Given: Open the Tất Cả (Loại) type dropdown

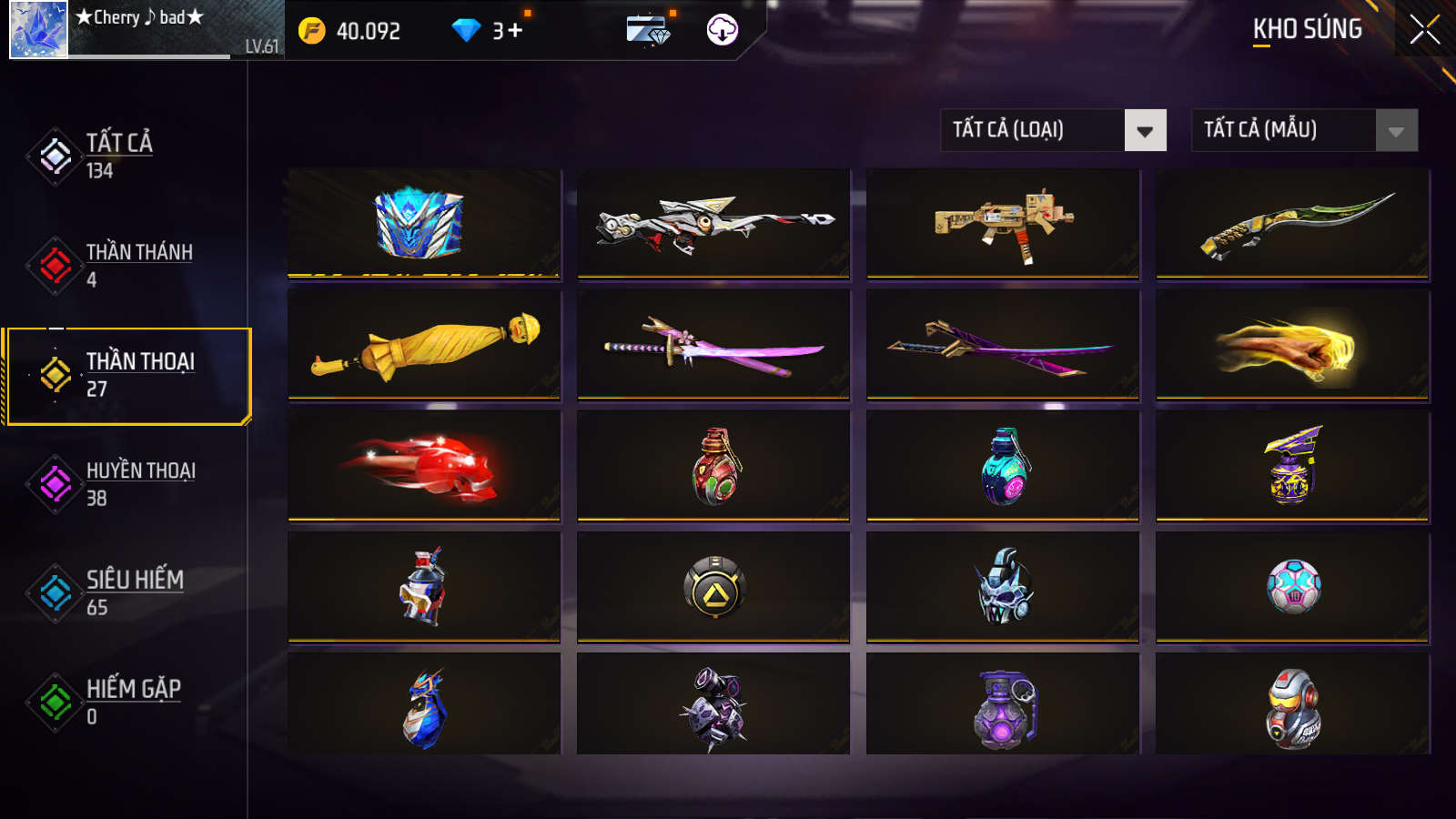Looking at the screenshot, I should 1053,130.
